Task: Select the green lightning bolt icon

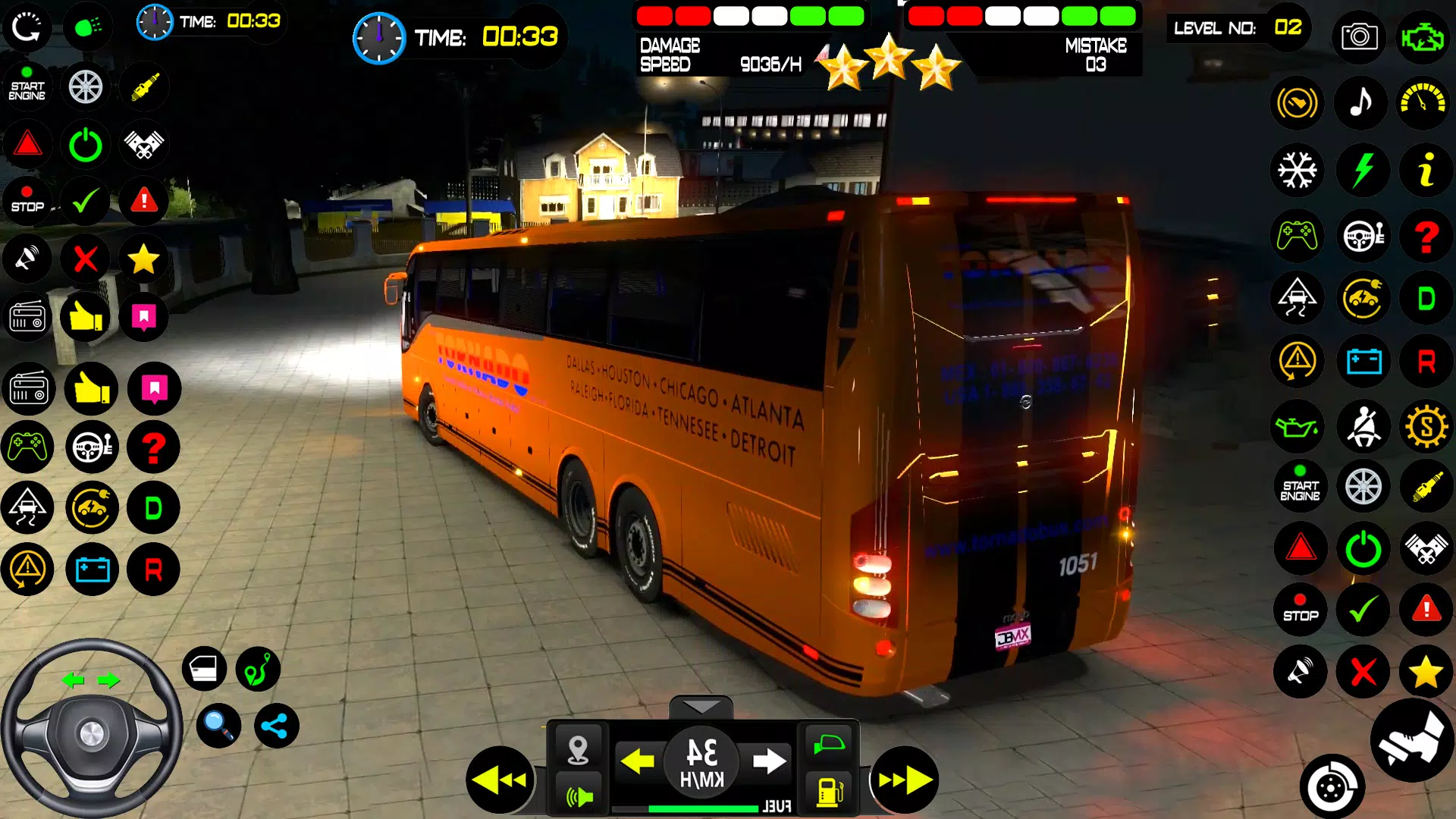Action: pyautogui.click(x=1363, y=169)
